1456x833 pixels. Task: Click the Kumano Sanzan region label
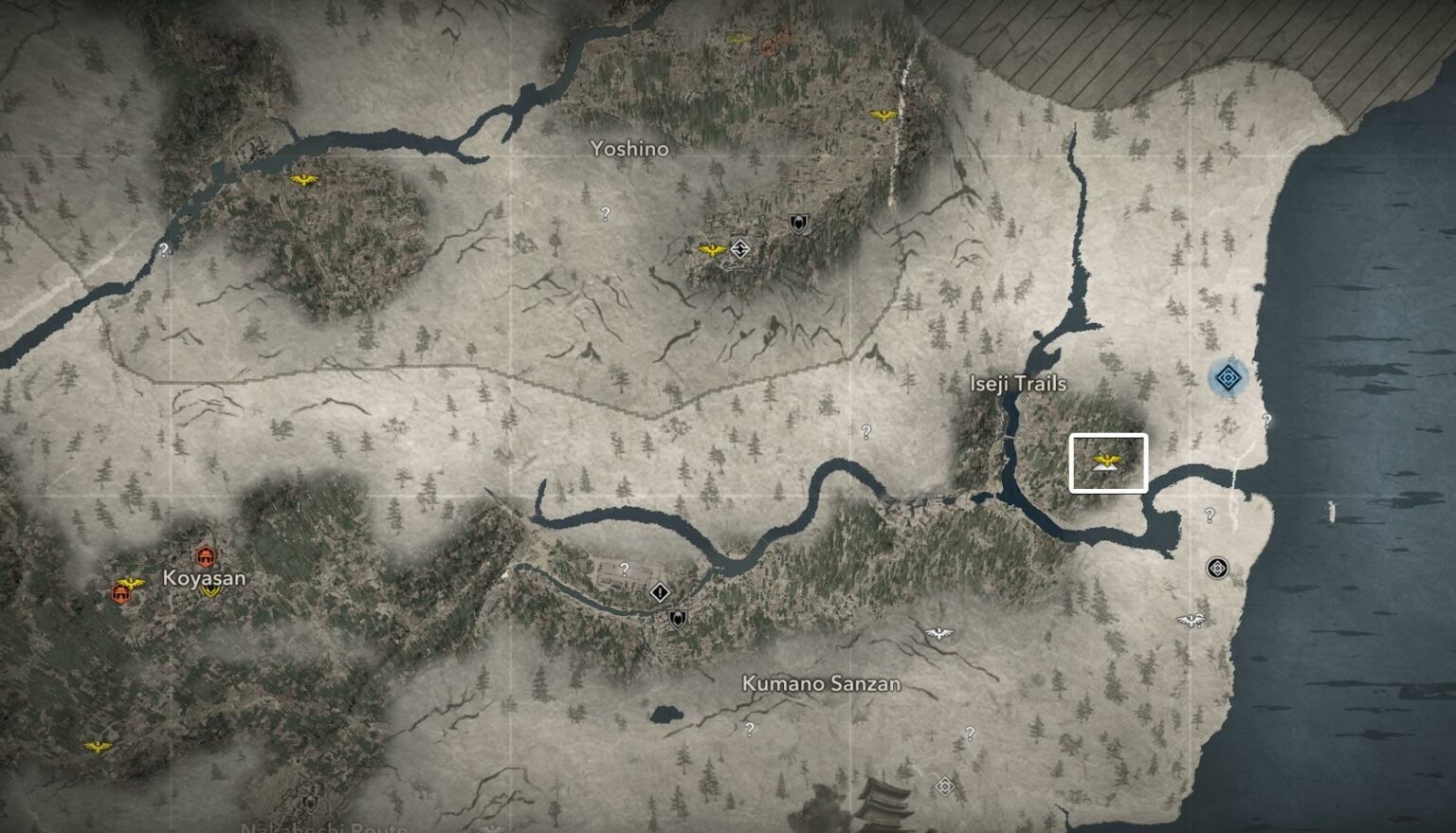pos(821,683)
